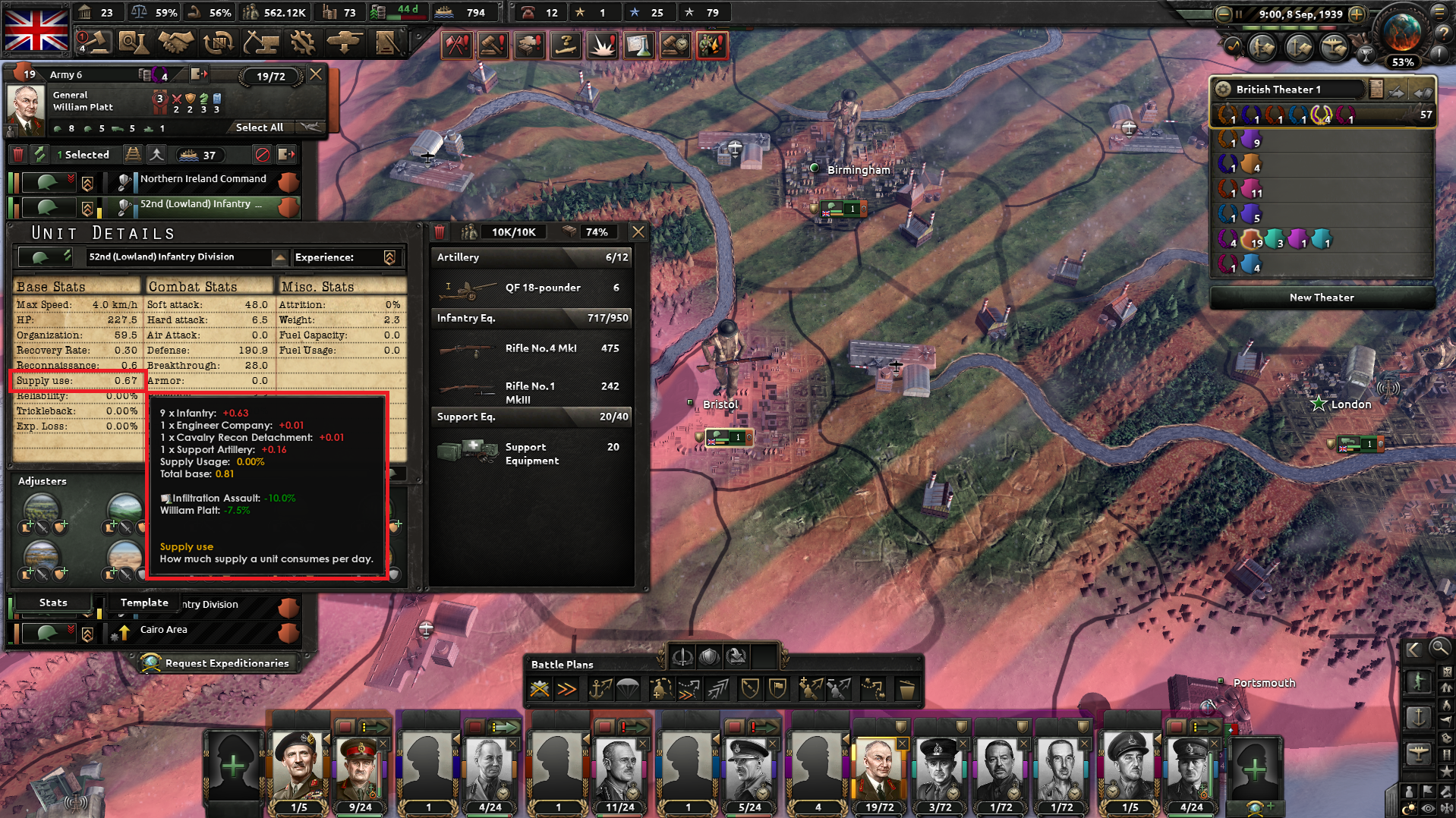Select the paradrop order tool
The image size is (1456, 818).
click(627, 688)
